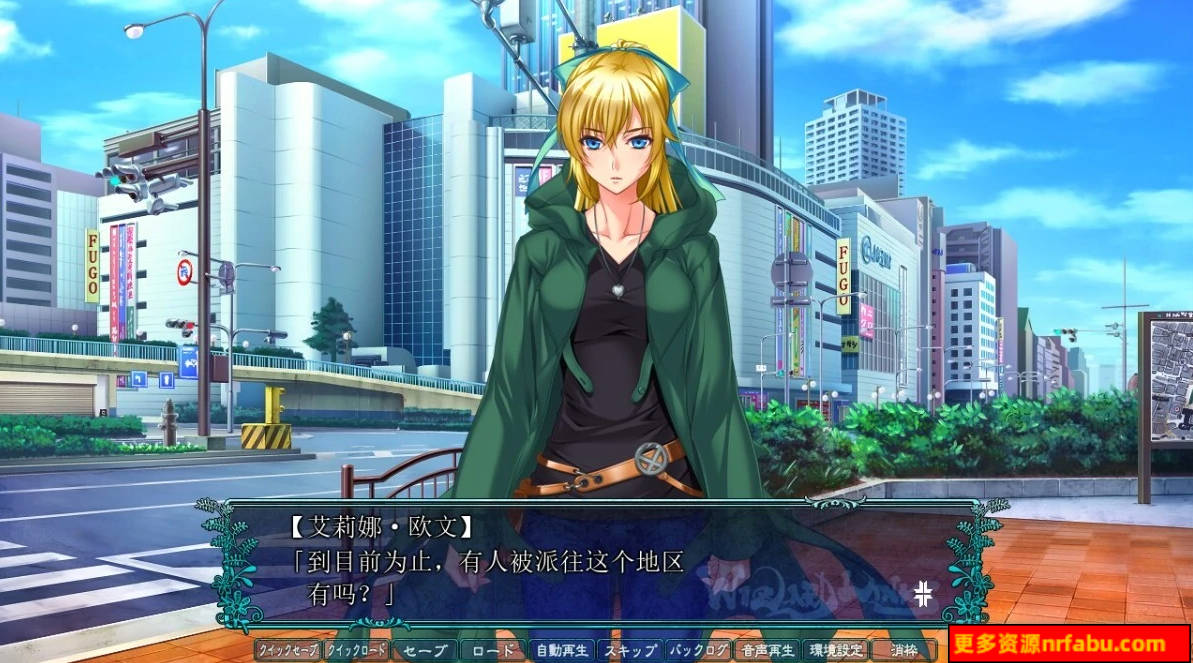The image size is (1193, 663).
Task: Activate the クイックロード quick load button
Action: 356,650
